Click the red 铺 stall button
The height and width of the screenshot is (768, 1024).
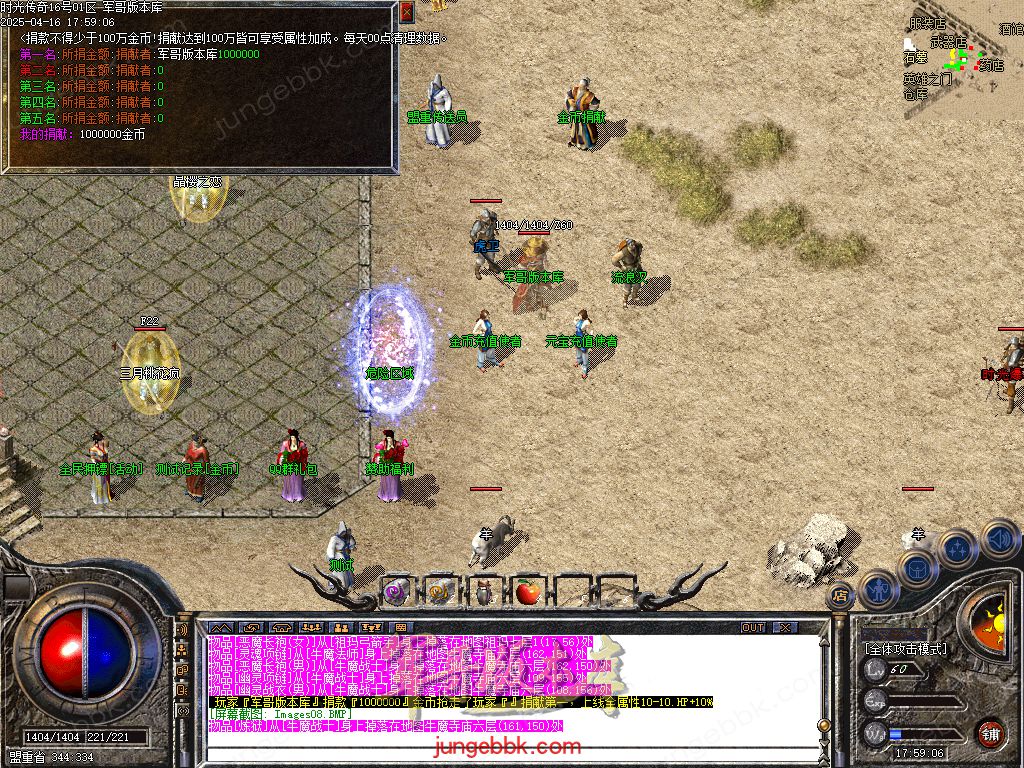point(990,733)
